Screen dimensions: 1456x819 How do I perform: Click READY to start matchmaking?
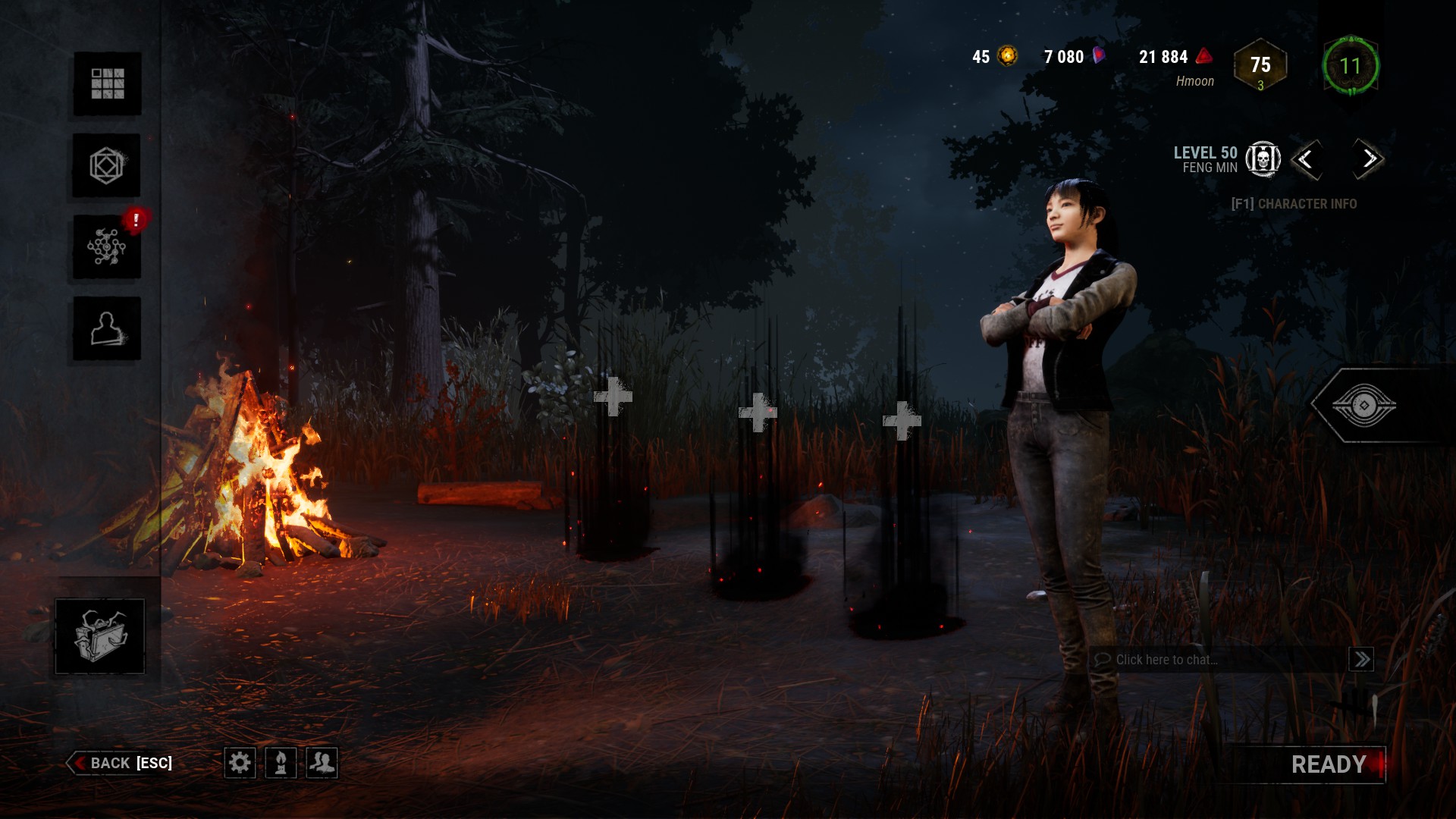pyautogui.click(x=1328, y=764)
